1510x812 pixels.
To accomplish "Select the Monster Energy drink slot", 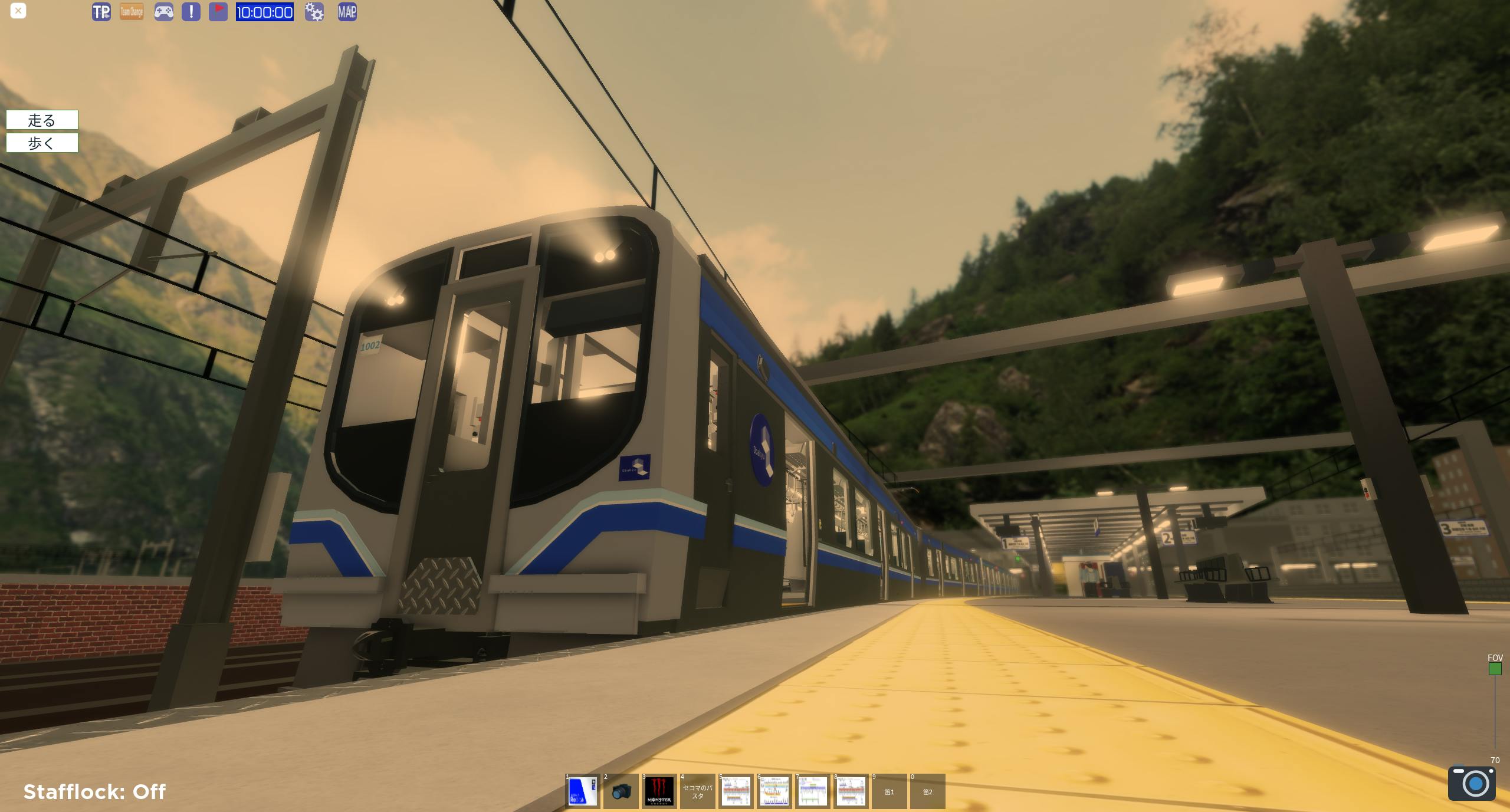I will tap(659, 791).
